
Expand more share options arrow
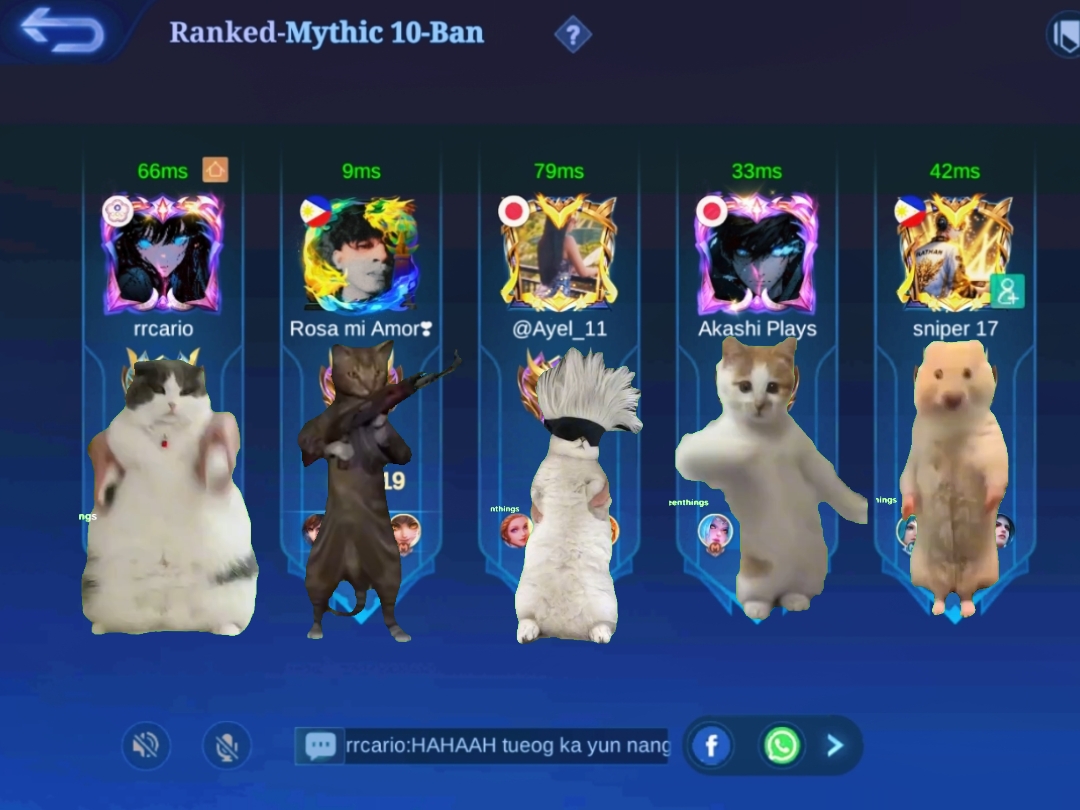836,745
